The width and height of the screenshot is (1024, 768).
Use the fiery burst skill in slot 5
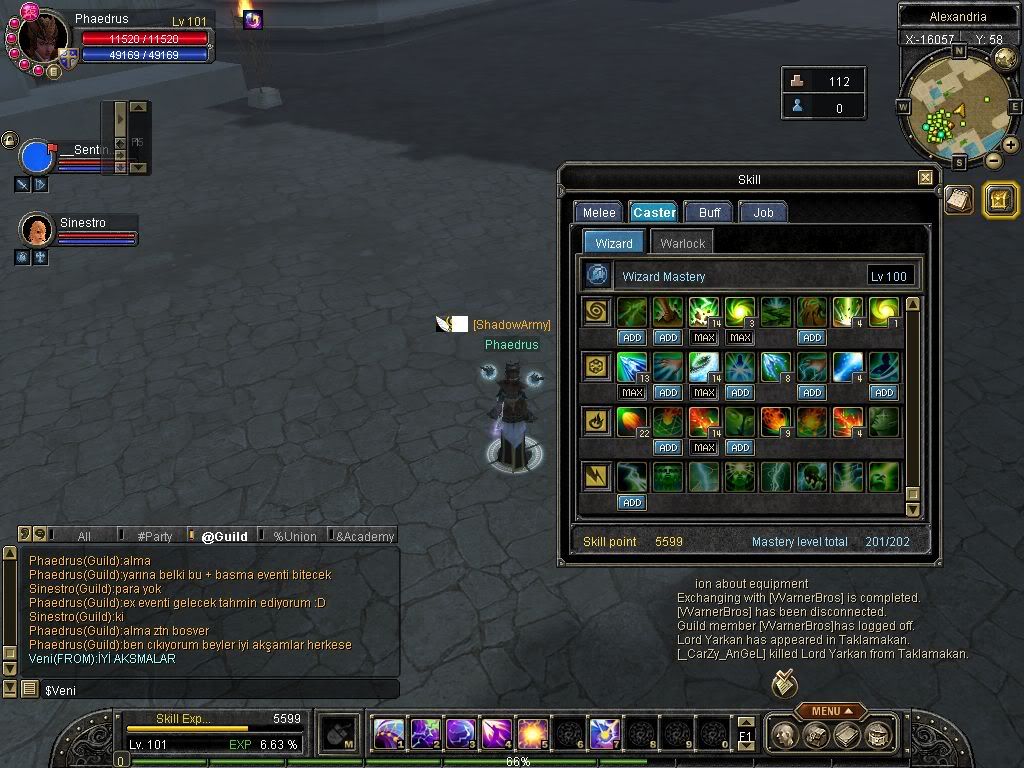531,734
